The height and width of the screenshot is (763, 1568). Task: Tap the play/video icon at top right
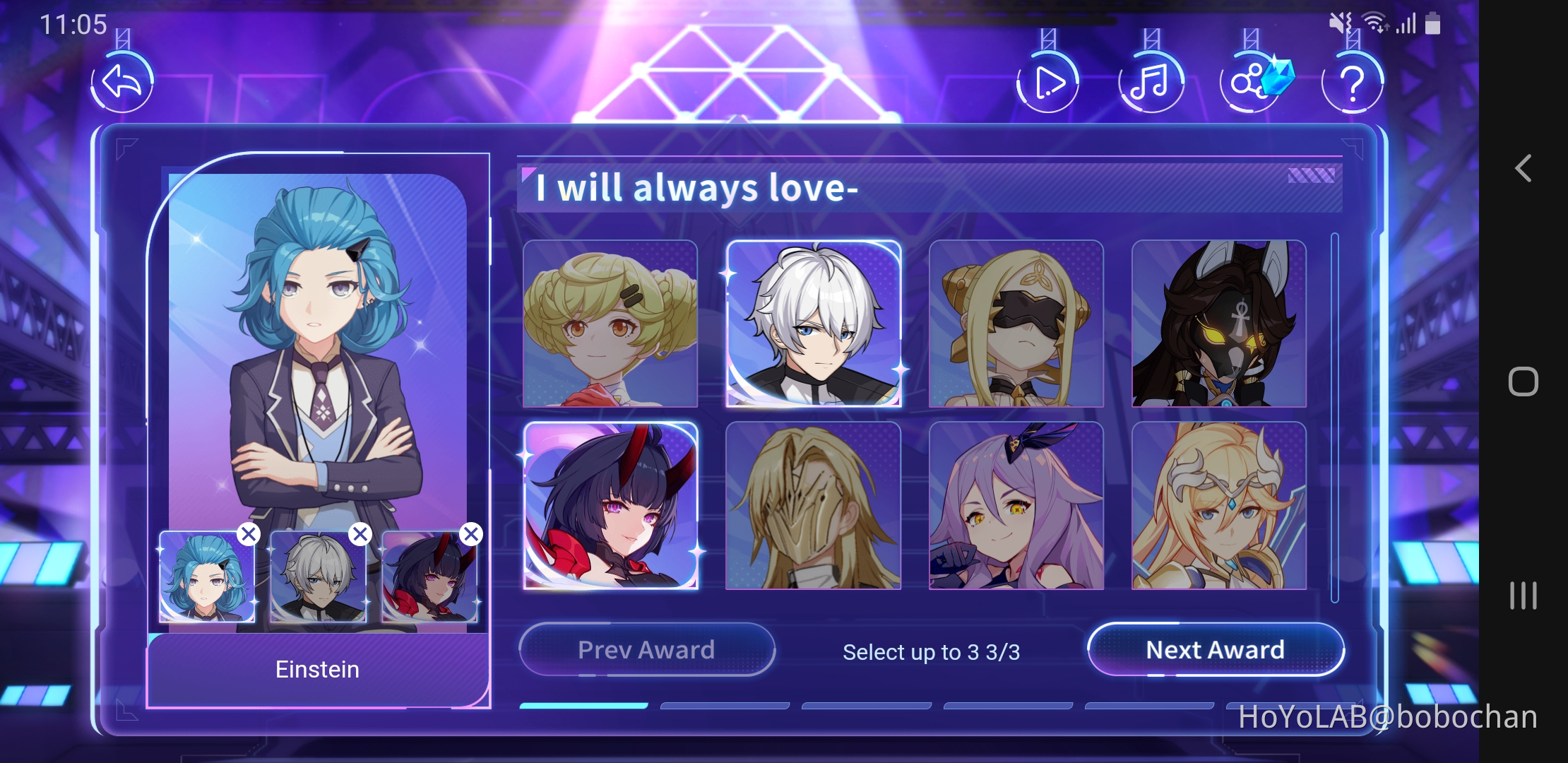(1049, 83)
